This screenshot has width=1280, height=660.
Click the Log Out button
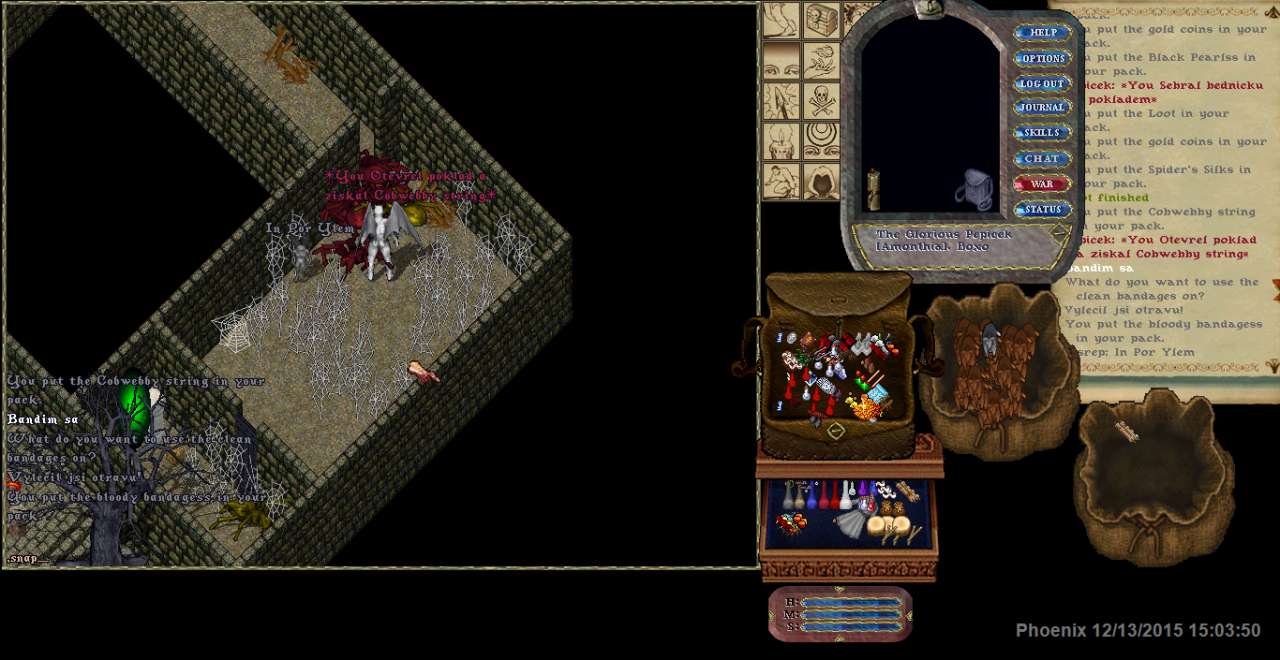coord(1042,84)
